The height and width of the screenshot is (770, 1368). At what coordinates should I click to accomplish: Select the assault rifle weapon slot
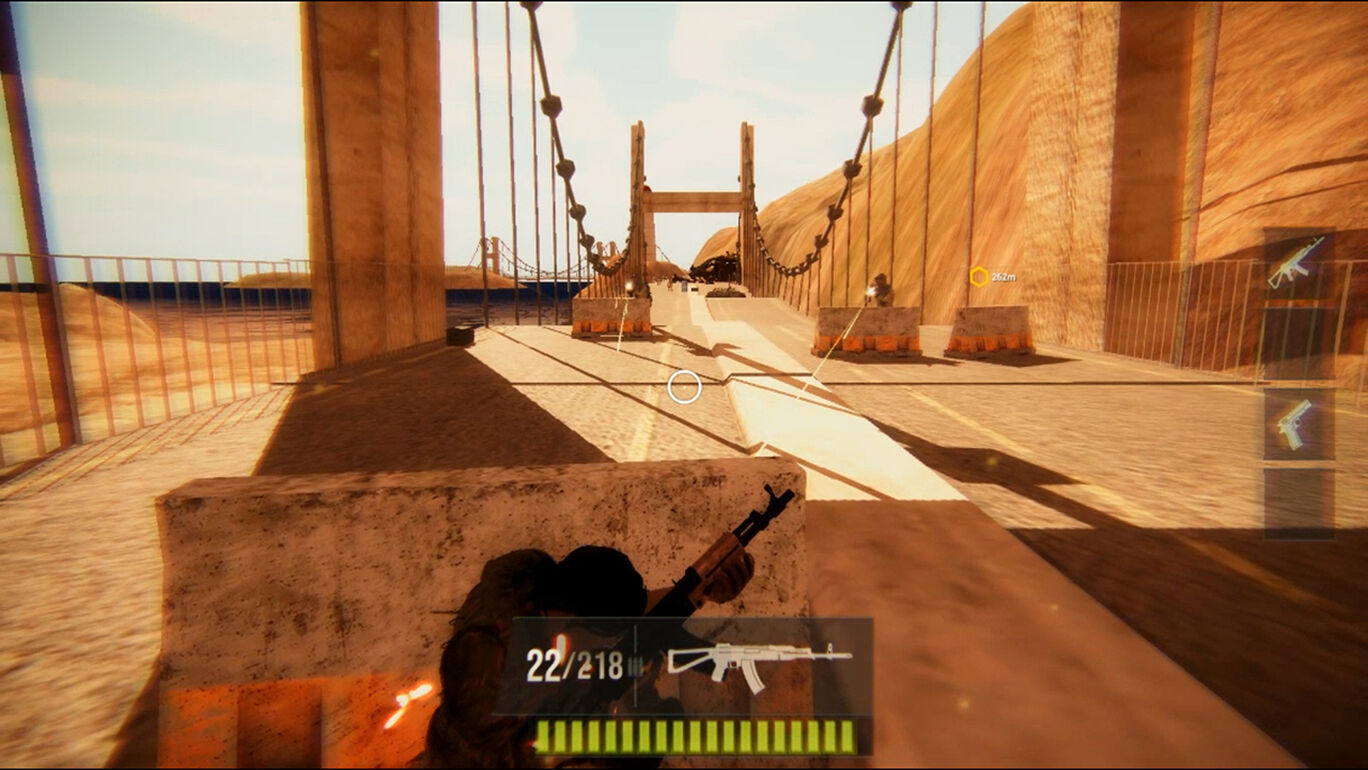point(1297,263)
